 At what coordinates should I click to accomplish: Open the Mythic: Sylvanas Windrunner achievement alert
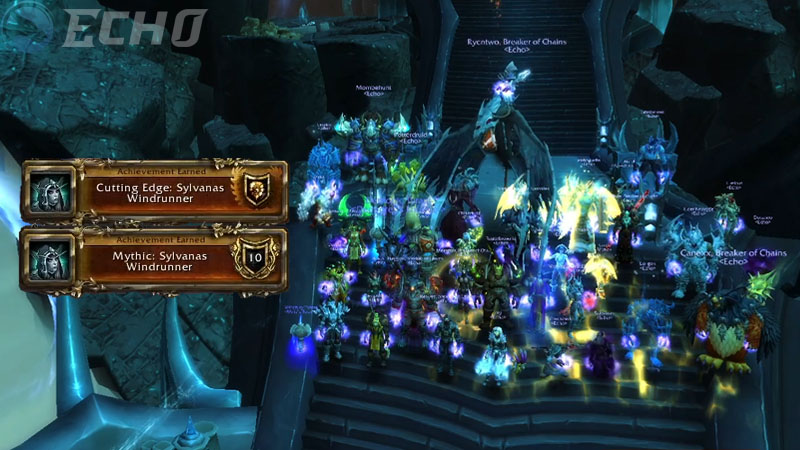154,259
